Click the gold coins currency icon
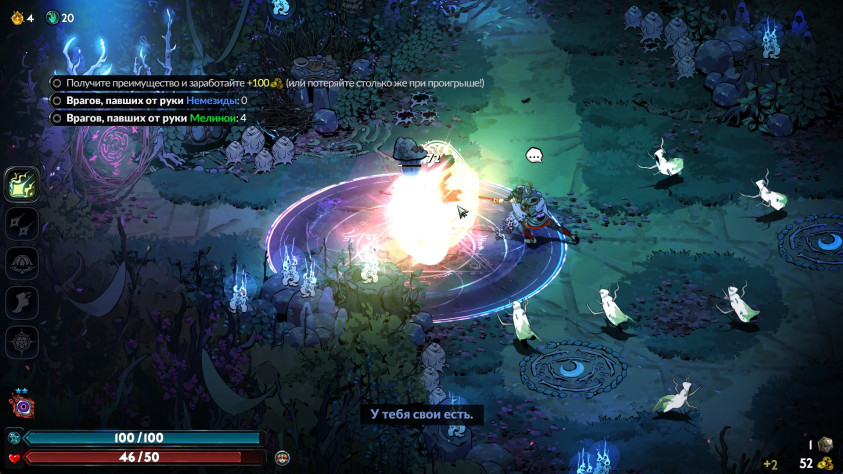 825,463
